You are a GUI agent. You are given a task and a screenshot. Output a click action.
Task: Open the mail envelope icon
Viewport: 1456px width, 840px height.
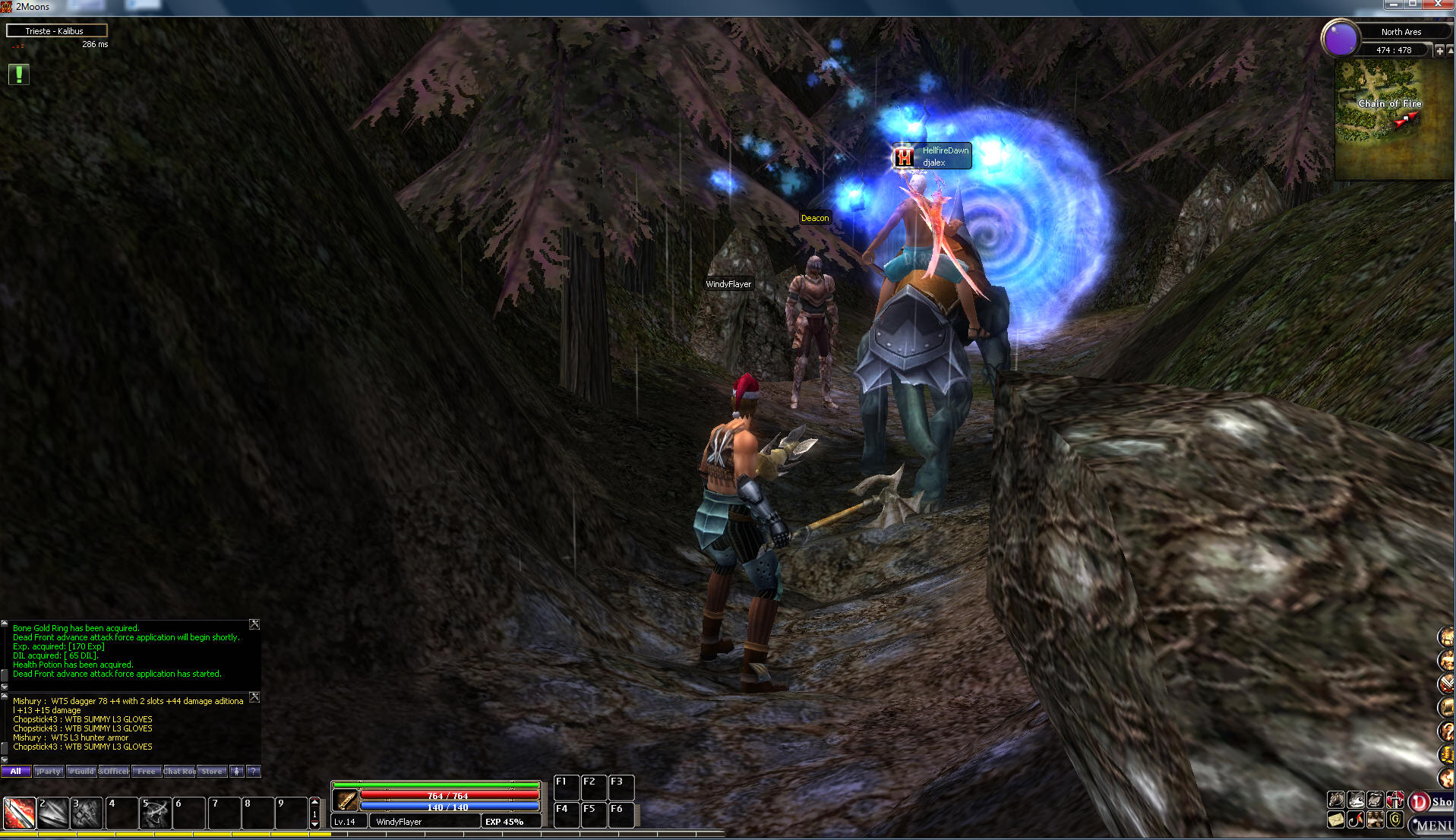1336,820
